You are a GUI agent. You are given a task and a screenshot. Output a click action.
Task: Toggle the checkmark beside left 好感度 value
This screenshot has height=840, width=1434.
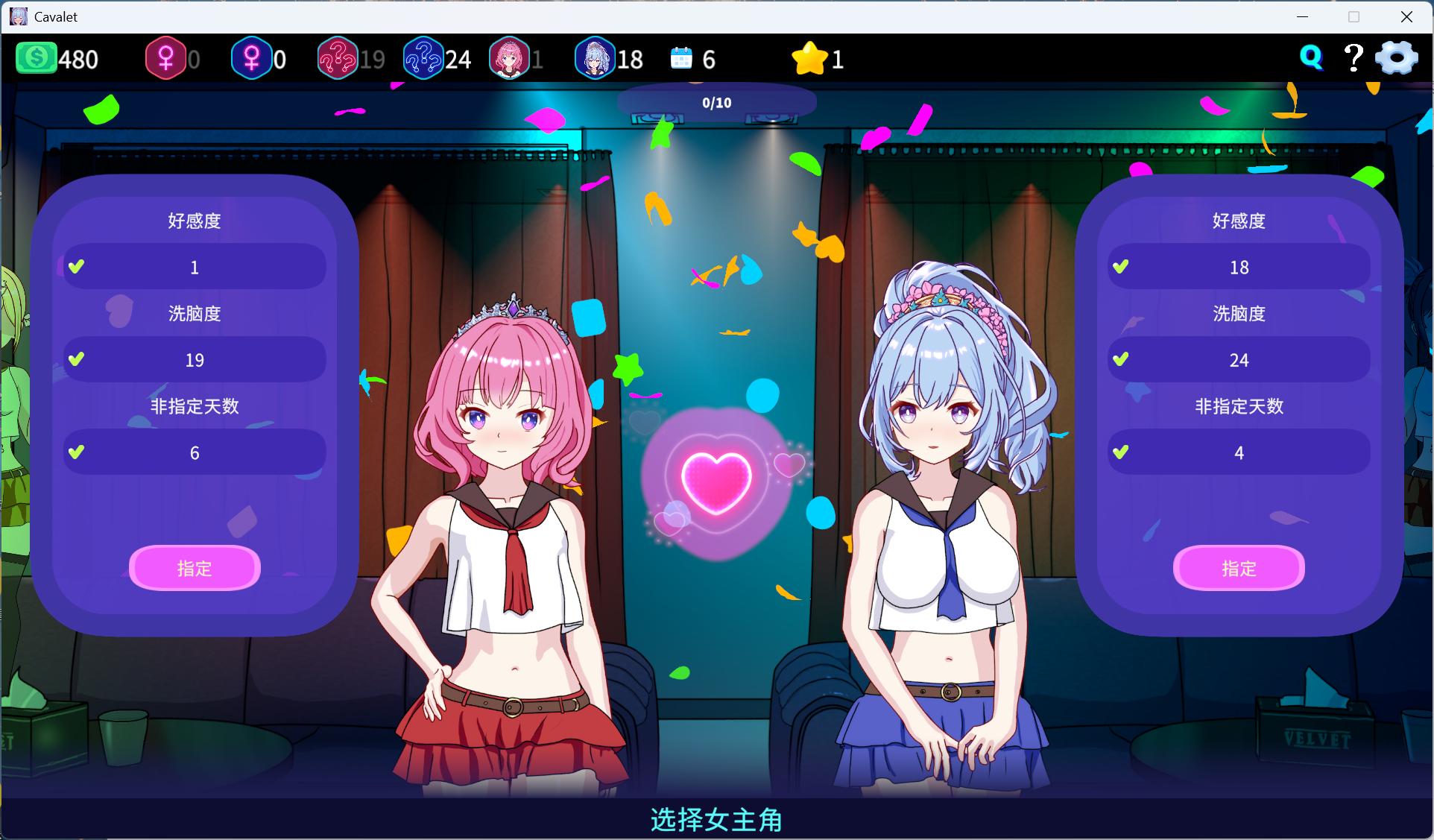point(77,266)
